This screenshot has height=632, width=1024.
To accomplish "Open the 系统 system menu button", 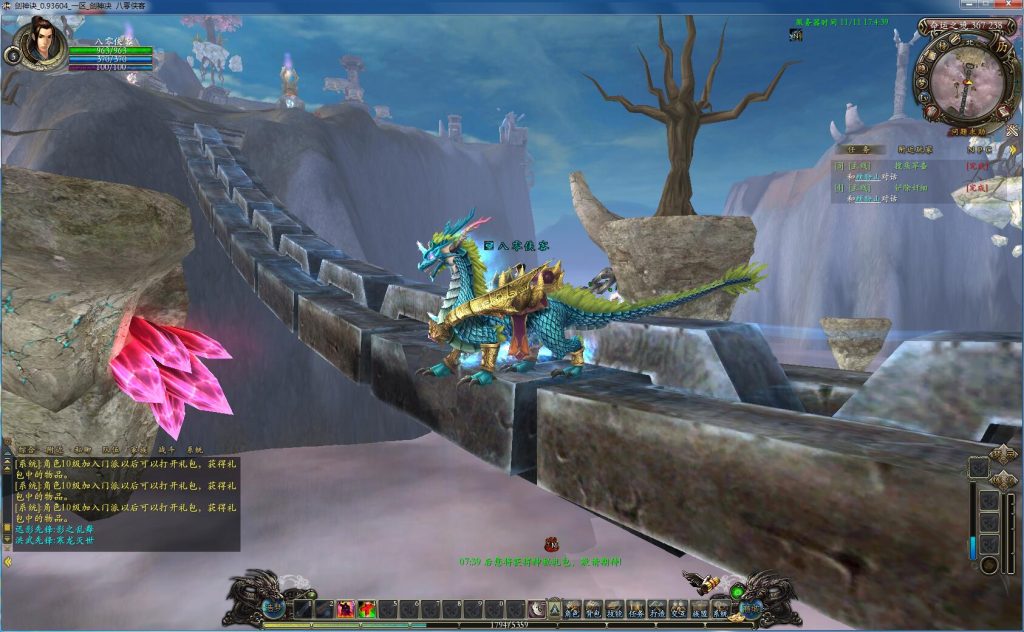I will tap(721, 609).
